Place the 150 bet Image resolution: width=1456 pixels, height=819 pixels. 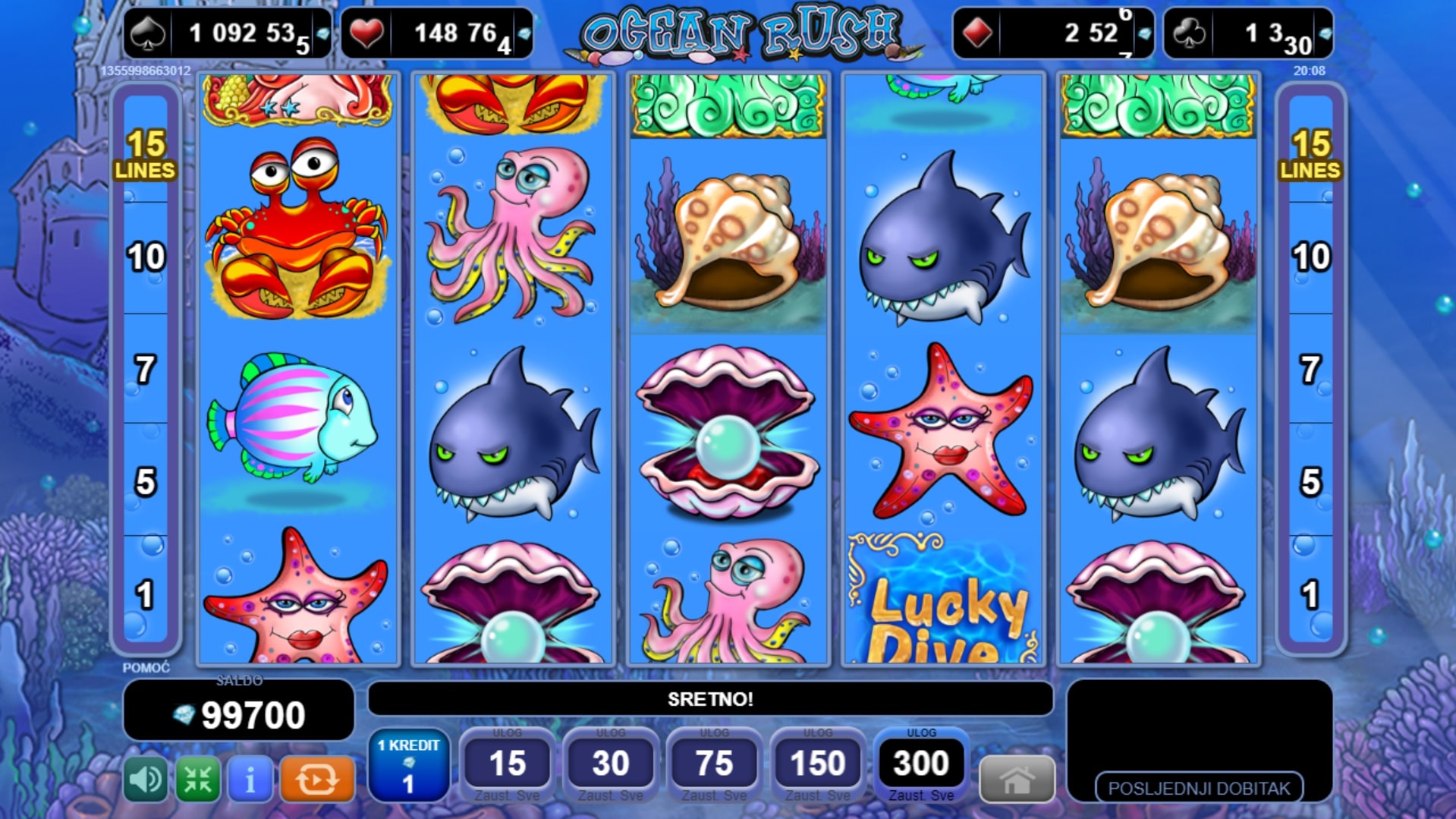tap(818, 764)
